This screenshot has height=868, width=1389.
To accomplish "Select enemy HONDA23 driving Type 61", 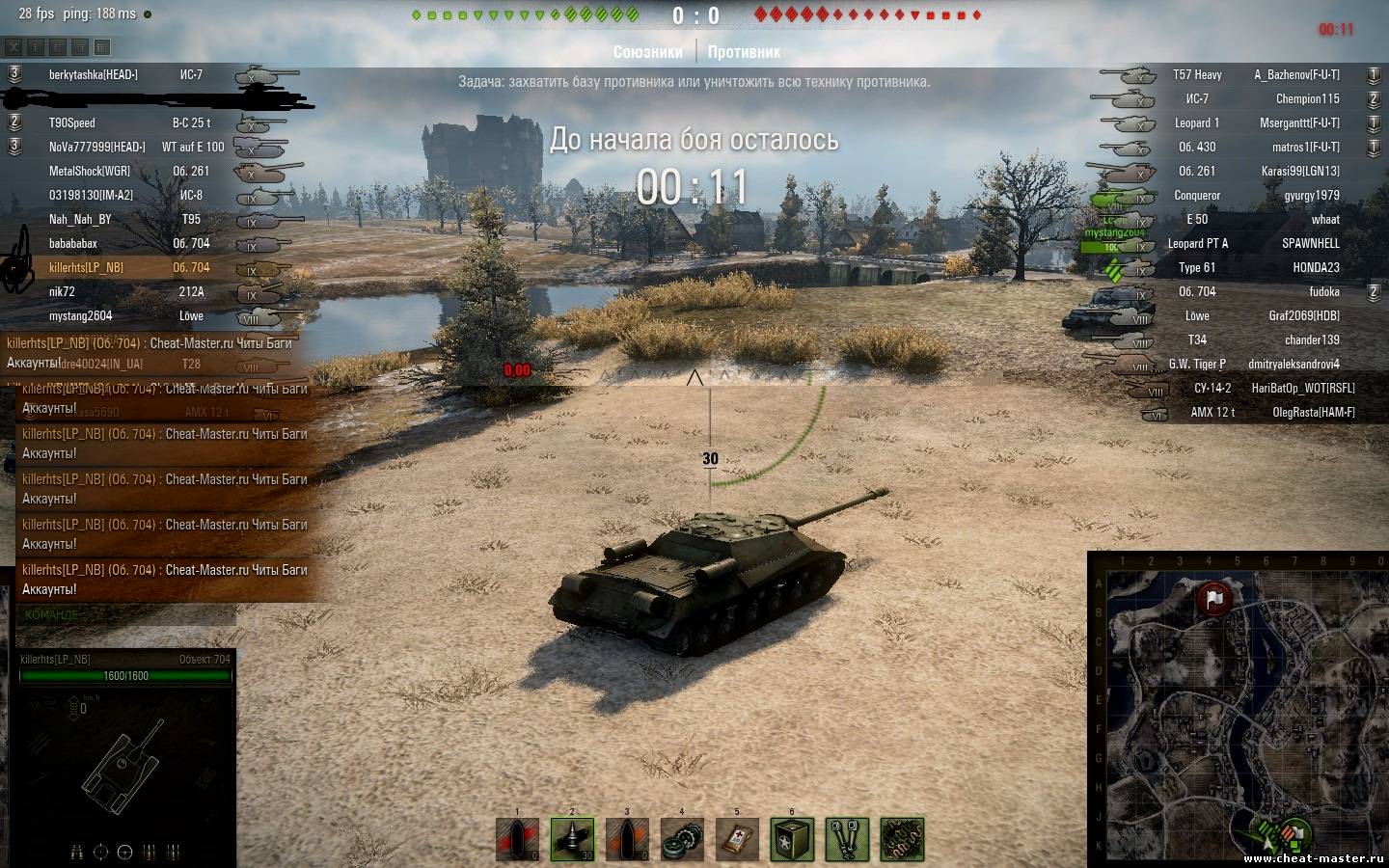I will coord(1316,268).
